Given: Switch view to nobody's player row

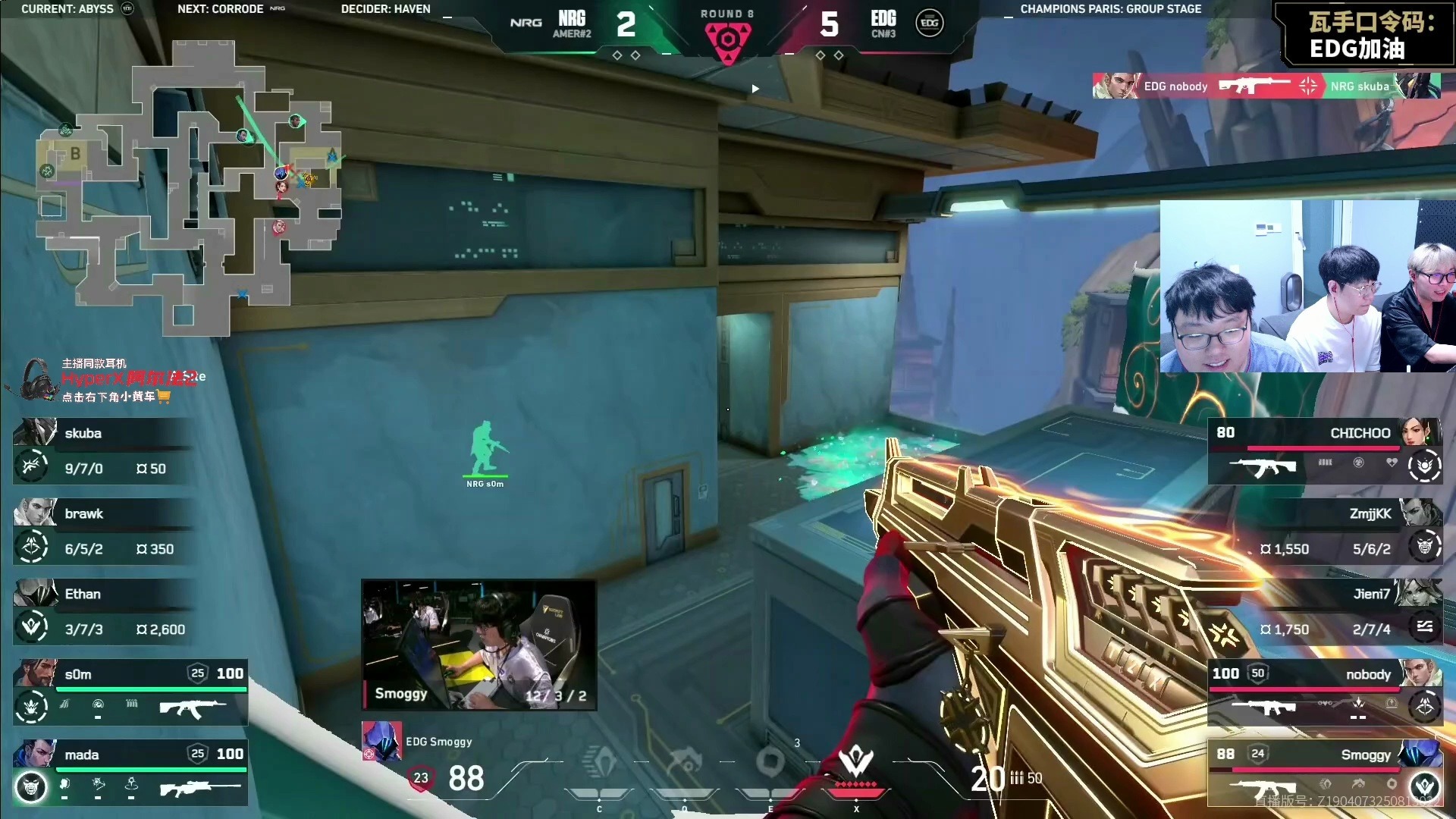Looking at the screenshot, I should [x=1325, y=692].
